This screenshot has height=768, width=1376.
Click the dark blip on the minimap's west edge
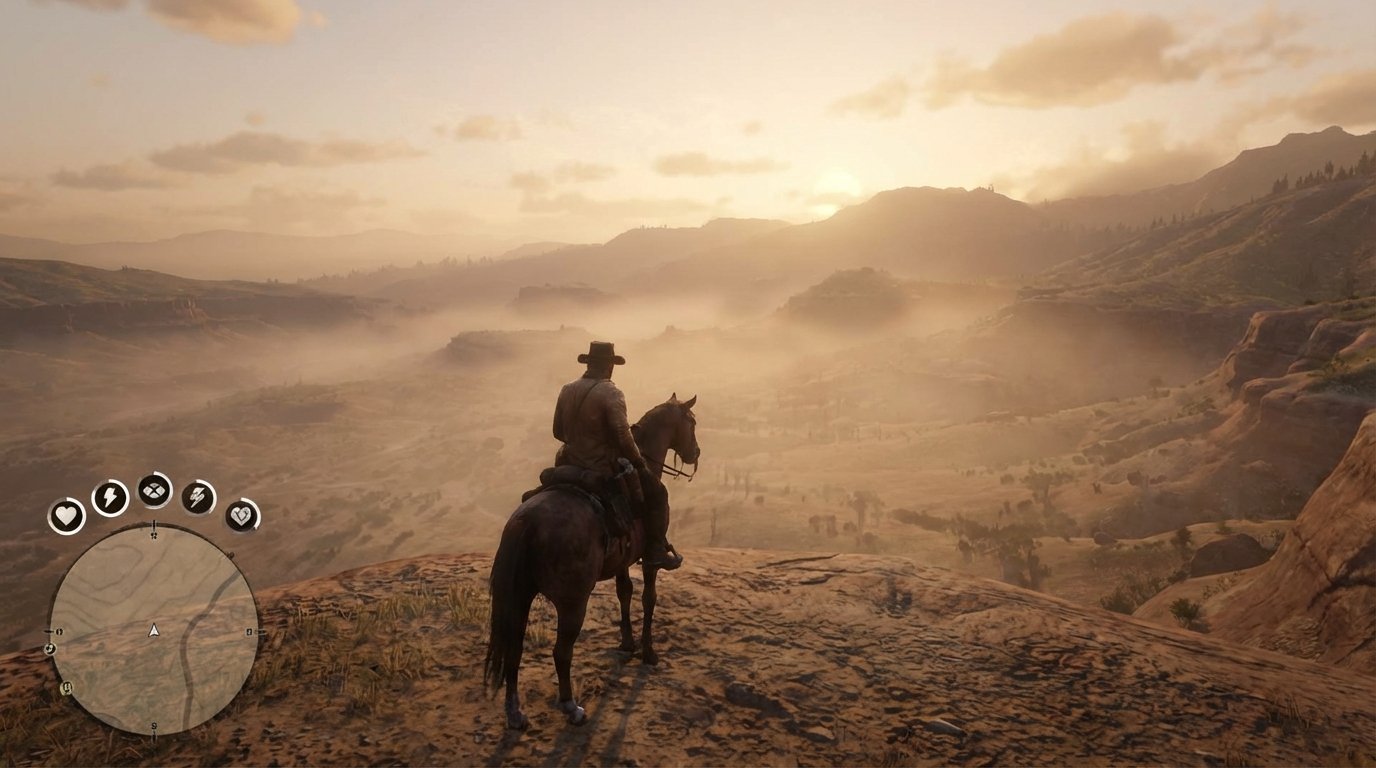pyautogui.click(x=49, y=650)
